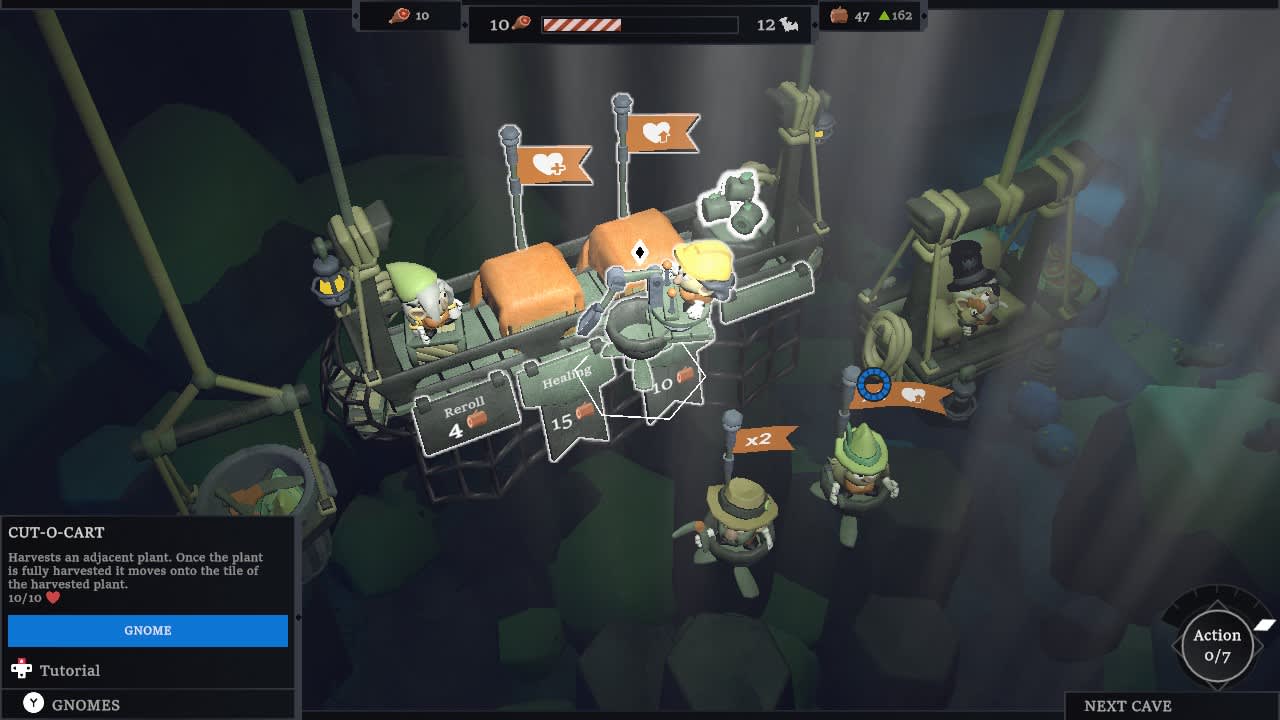Expand the Action 0/7 dial
The height and width of the screenshot is (720, 1280).
click(x=1216, y=643)
